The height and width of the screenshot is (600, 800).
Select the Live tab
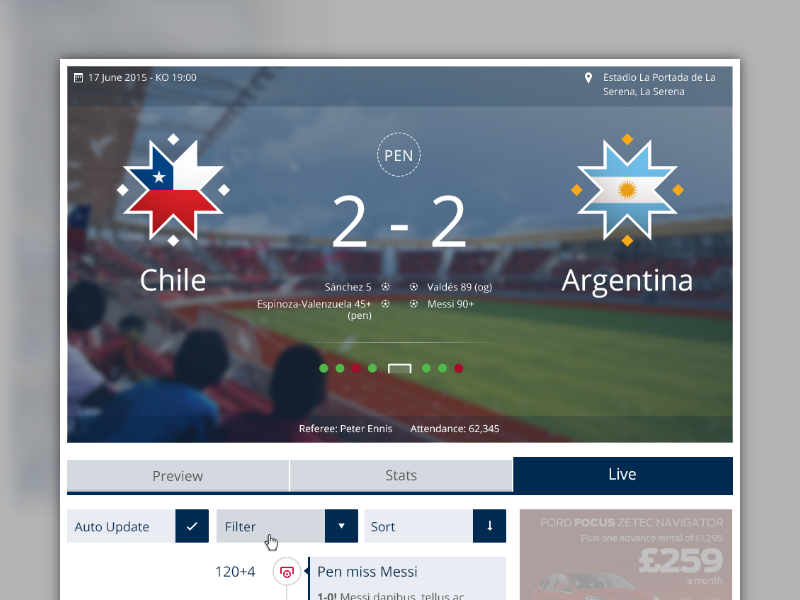pos(622,474)
